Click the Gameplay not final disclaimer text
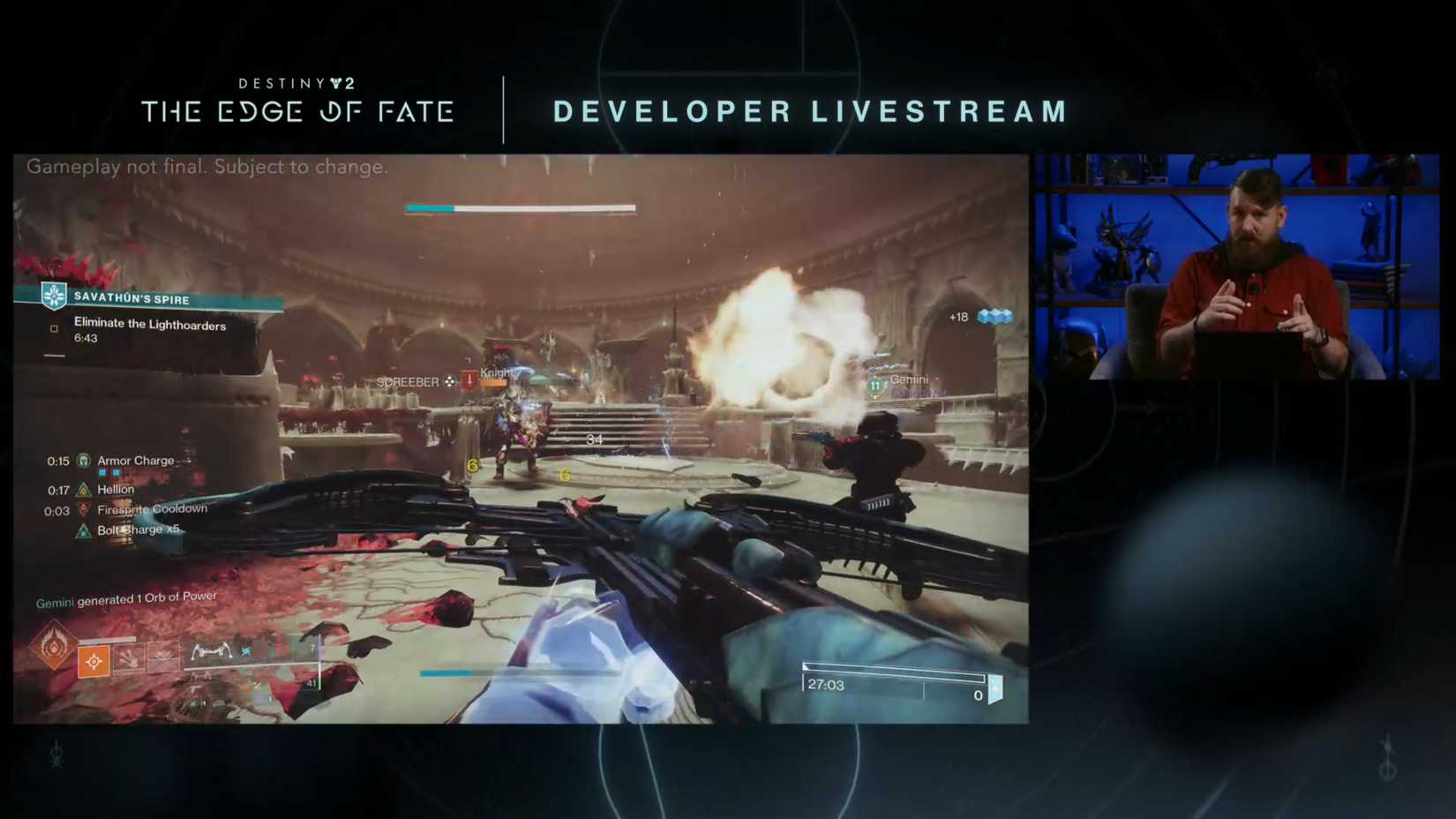The height and width of the screenshot is (819, 1456). (206, 167)
